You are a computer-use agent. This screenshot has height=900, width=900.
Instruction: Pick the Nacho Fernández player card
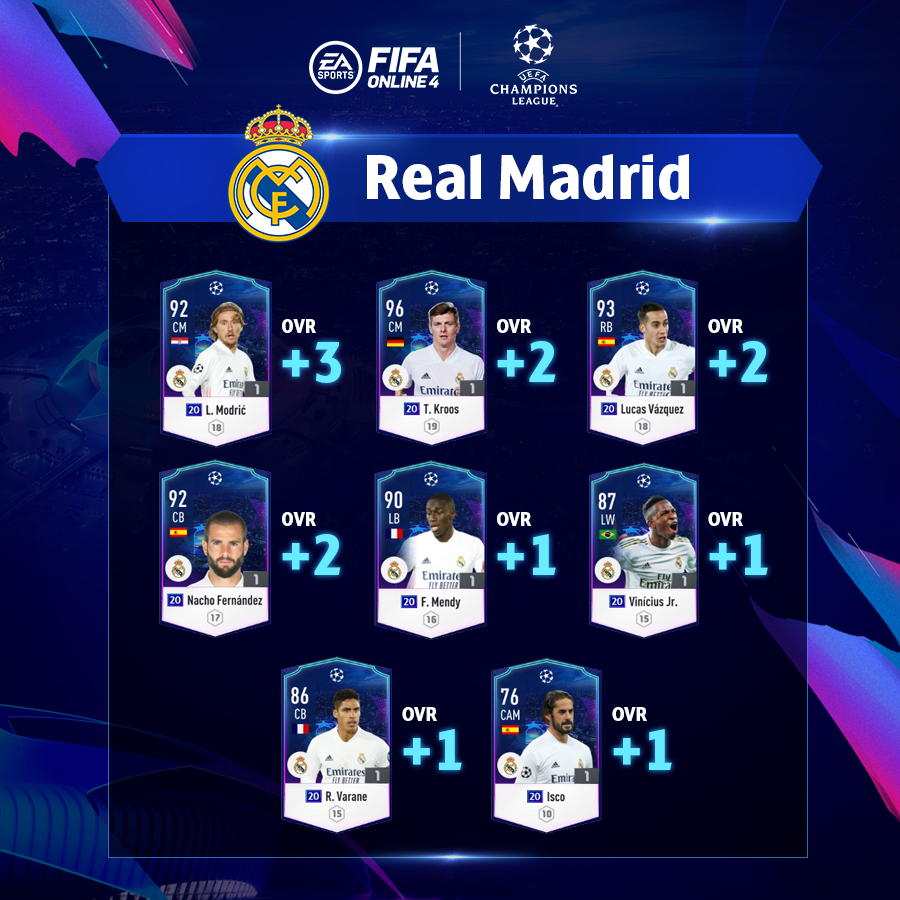pos(216,549)
